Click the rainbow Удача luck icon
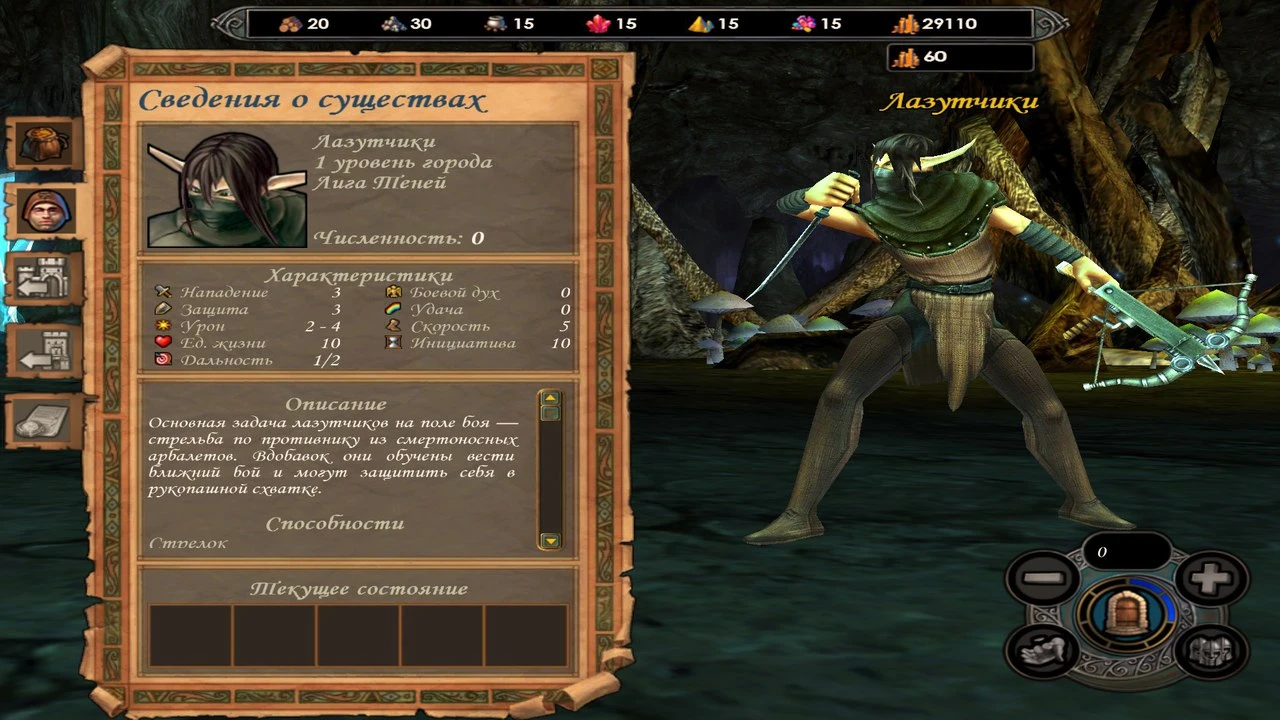 point(394,308)
